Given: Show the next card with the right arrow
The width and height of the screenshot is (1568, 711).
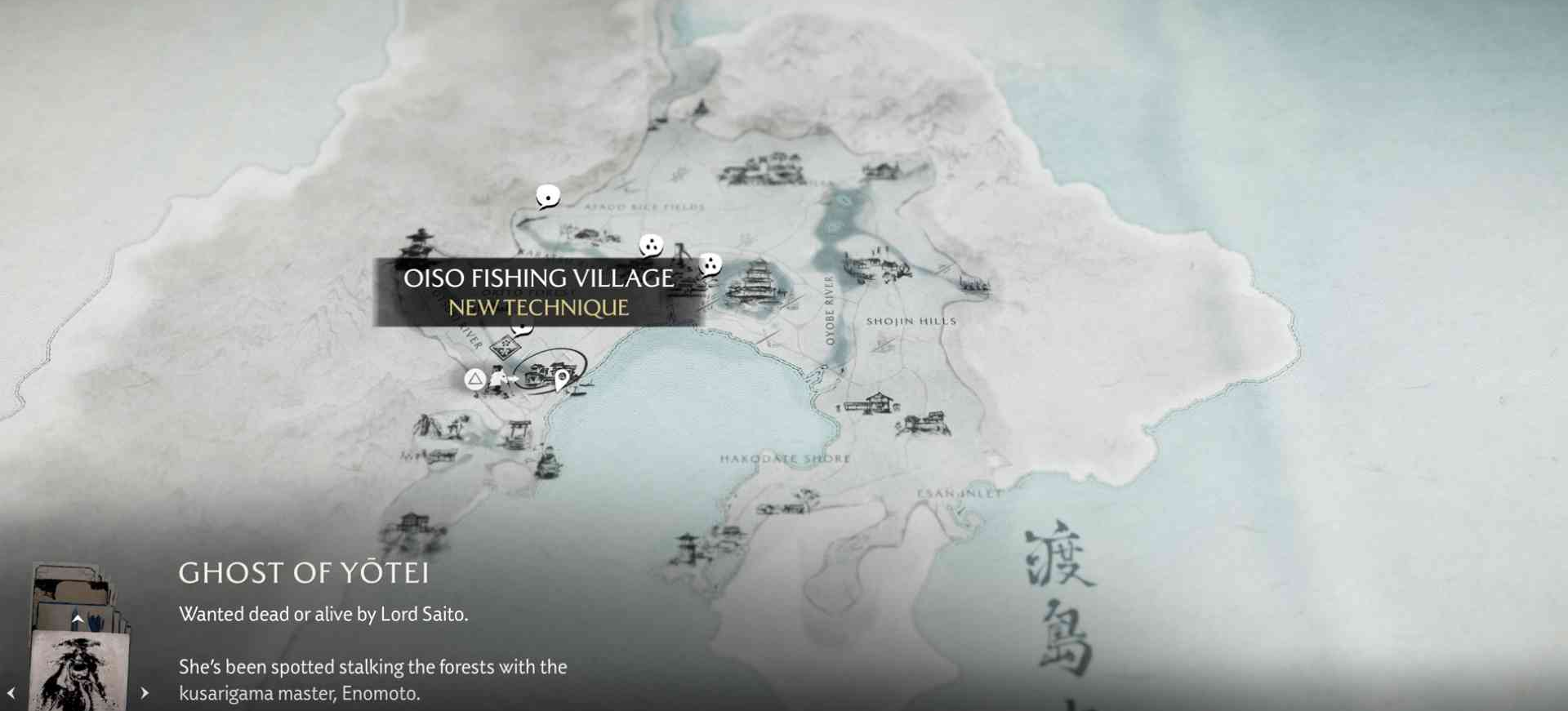Looking at the screenshot, I should point(145,693).
